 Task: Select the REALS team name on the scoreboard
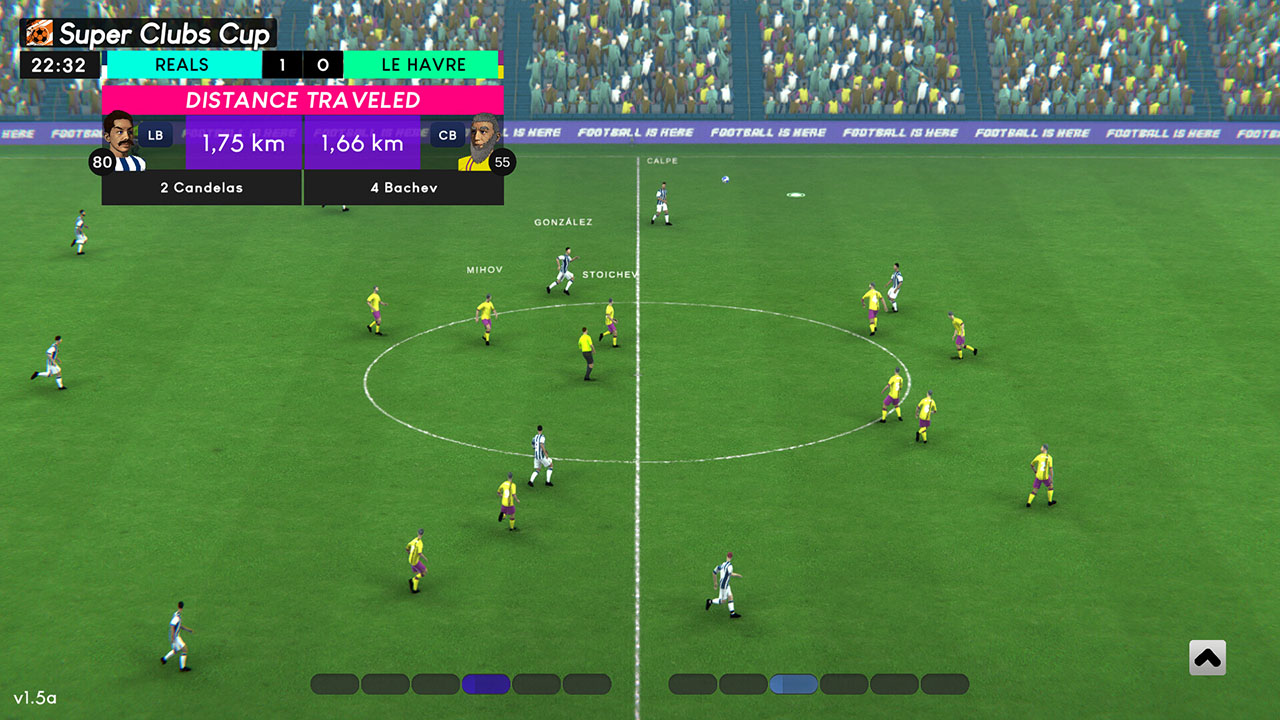(183, 64)
